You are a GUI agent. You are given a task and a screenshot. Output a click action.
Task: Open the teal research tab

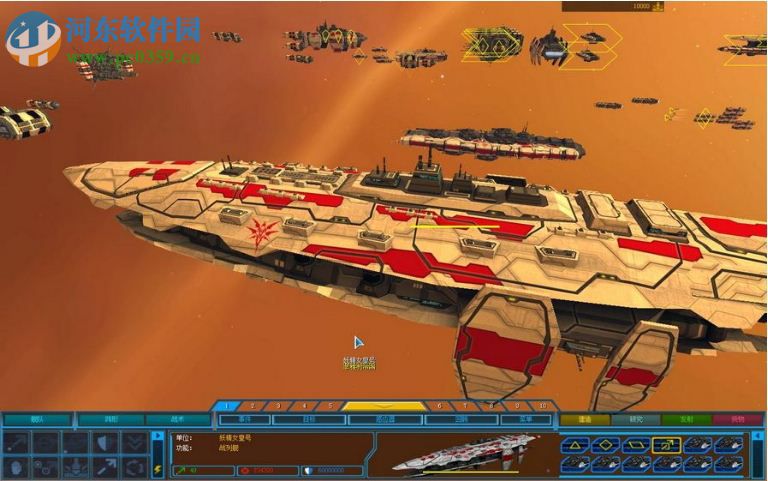pos(635,420)
